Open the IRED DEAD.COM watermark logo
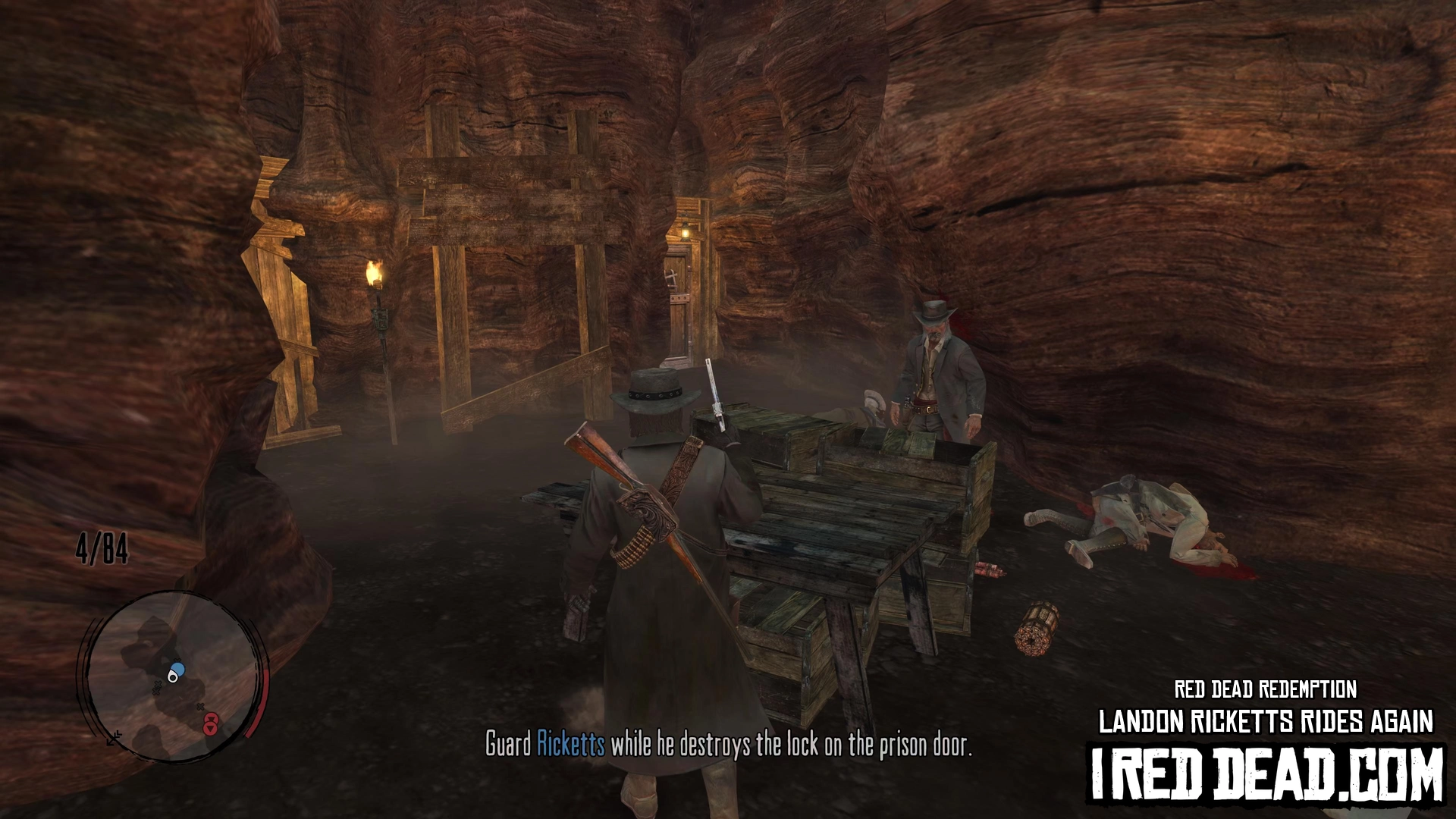1456x819 pixels. (1266, 773)
